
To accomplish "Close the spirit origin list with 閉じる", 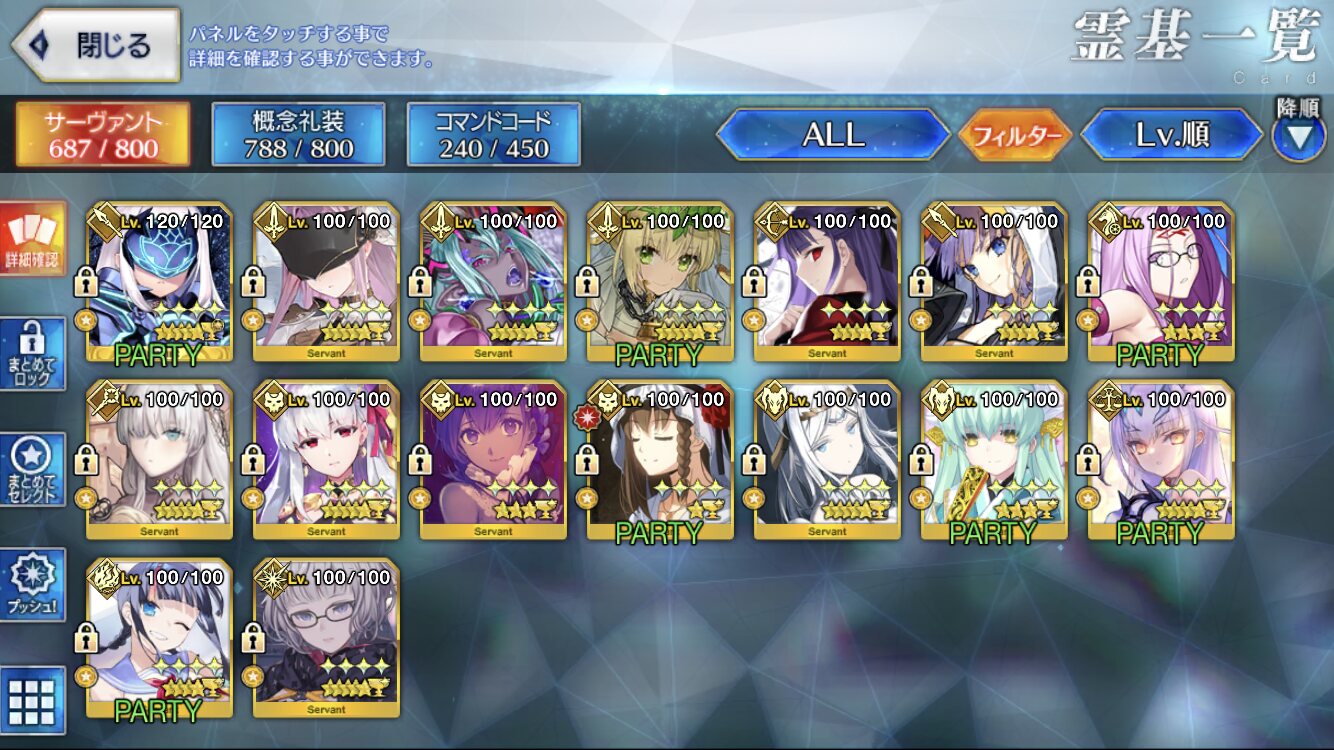I will click(95, 45).
